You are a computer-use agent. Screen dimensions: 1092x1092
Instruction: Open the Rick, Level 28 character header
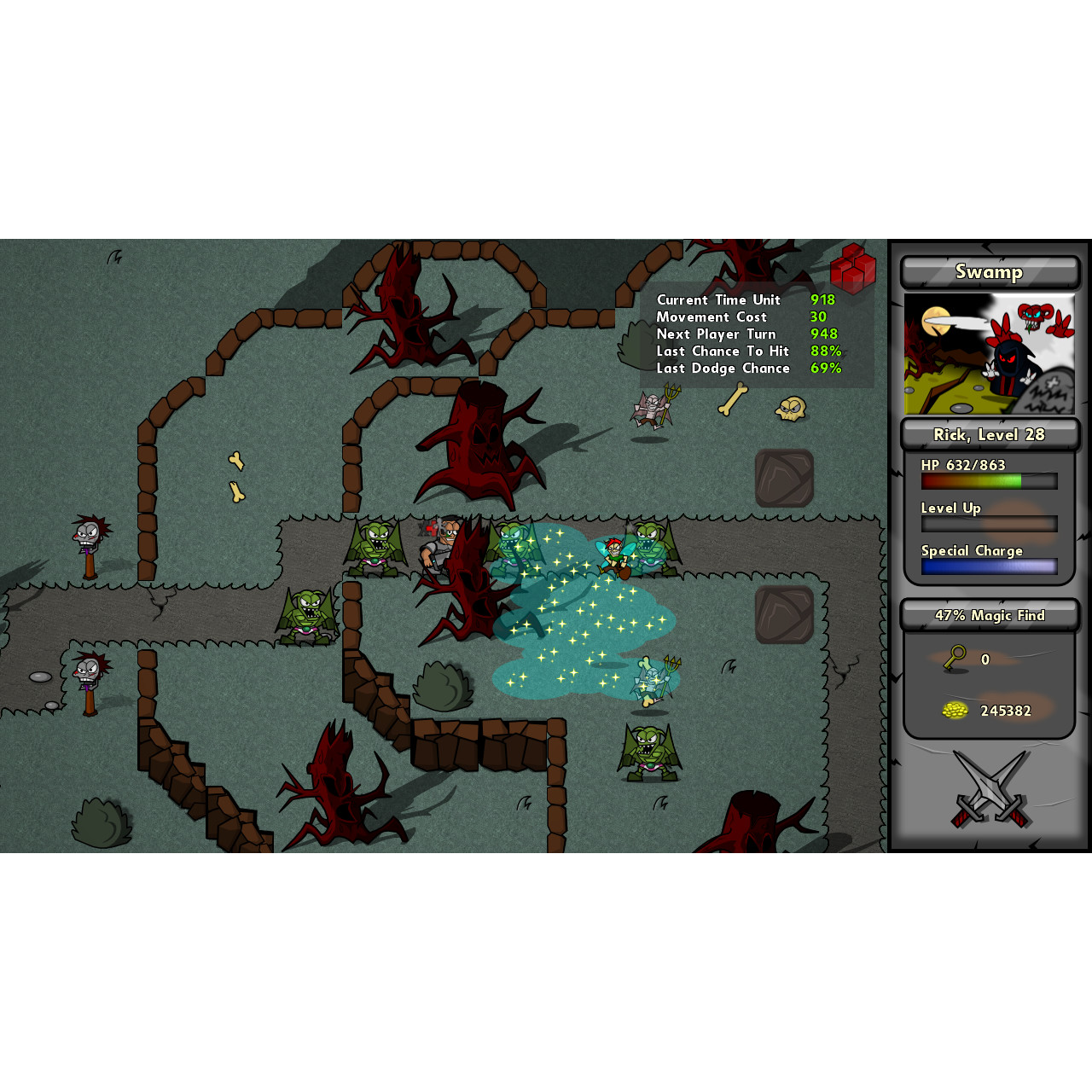(x=990, y=435)
